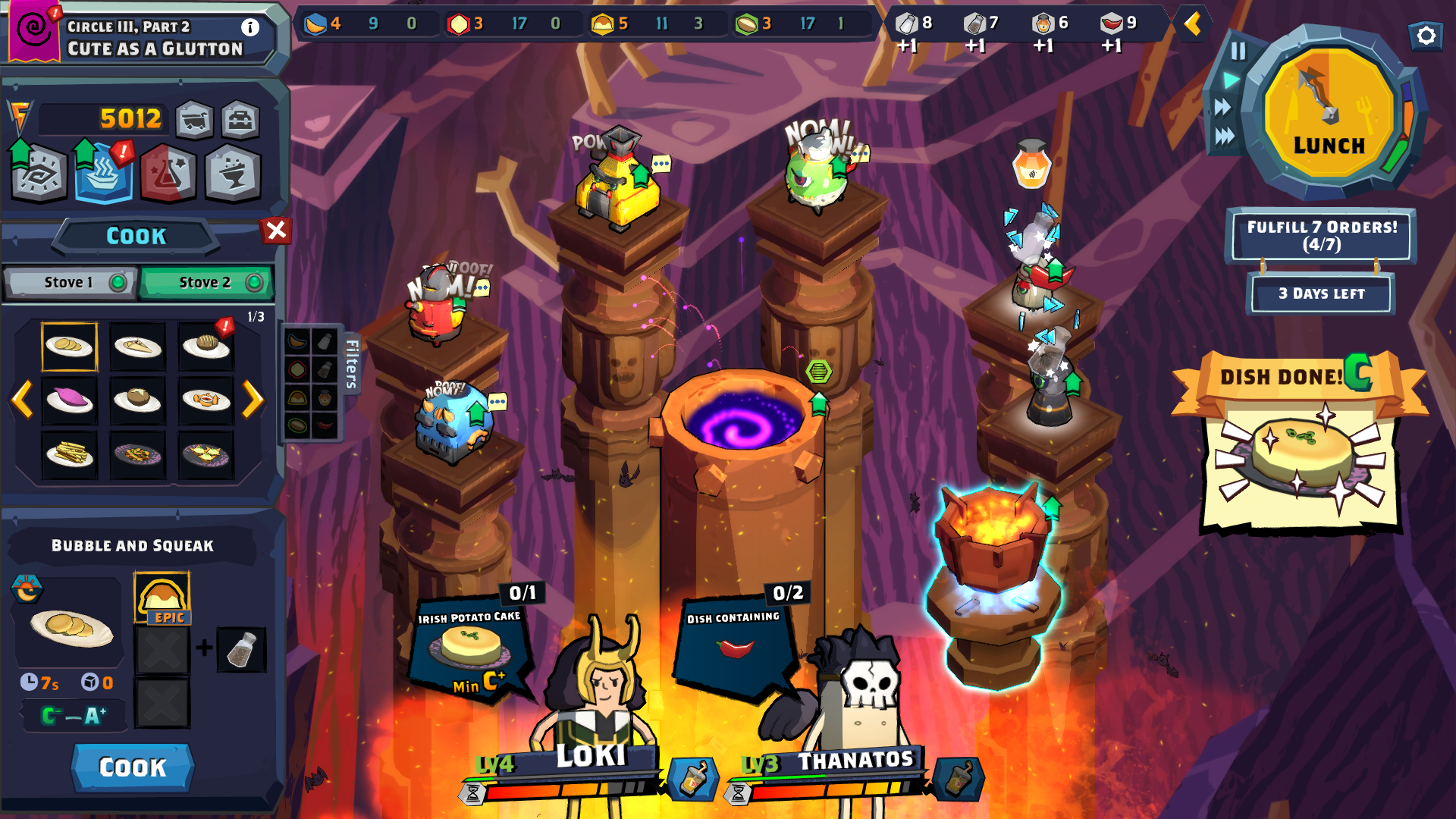1456x819 pixels.
Task: Toggle the chili pepper filter
Action: (325, 423)
